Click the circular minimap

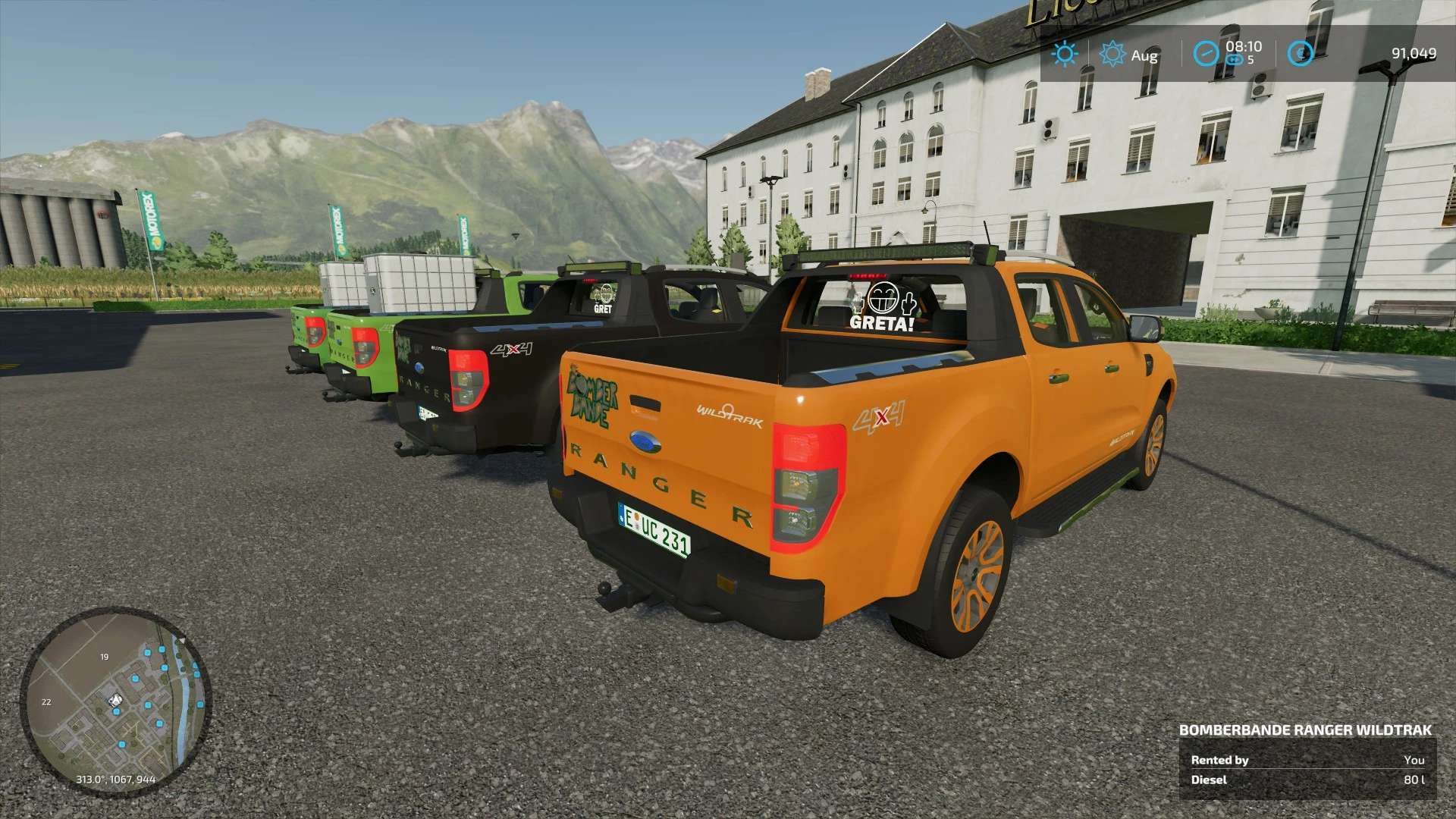click(115, 700)
